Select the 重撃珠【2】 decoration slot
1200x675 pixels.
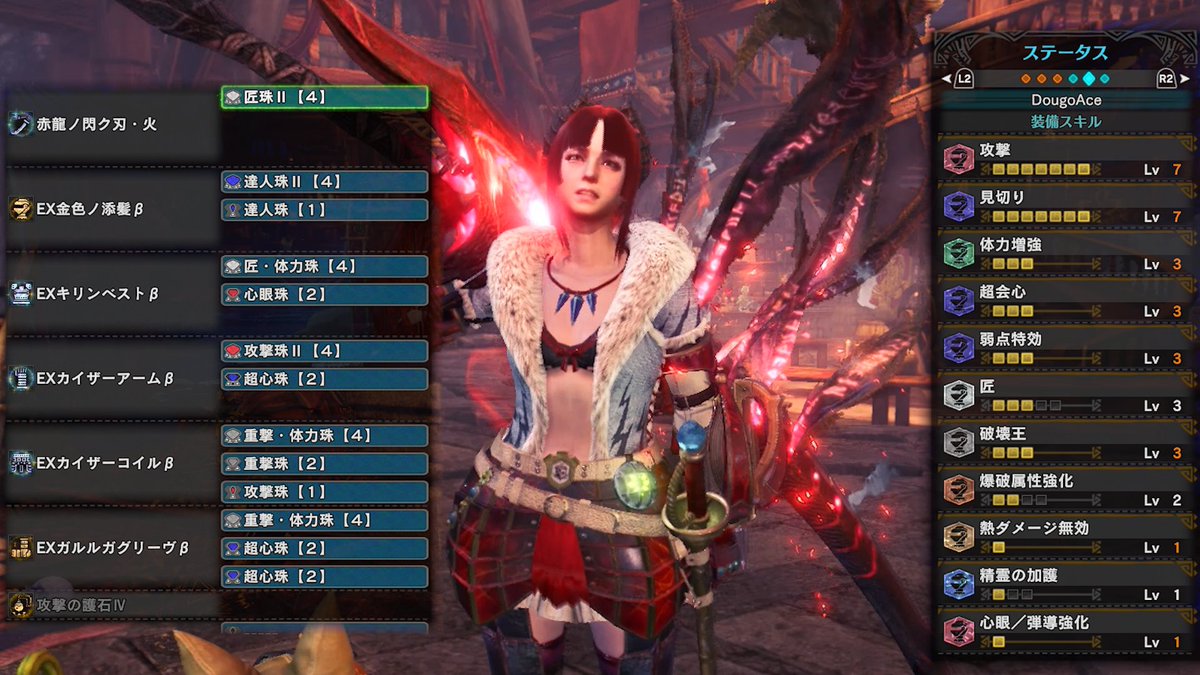[324, 464]
